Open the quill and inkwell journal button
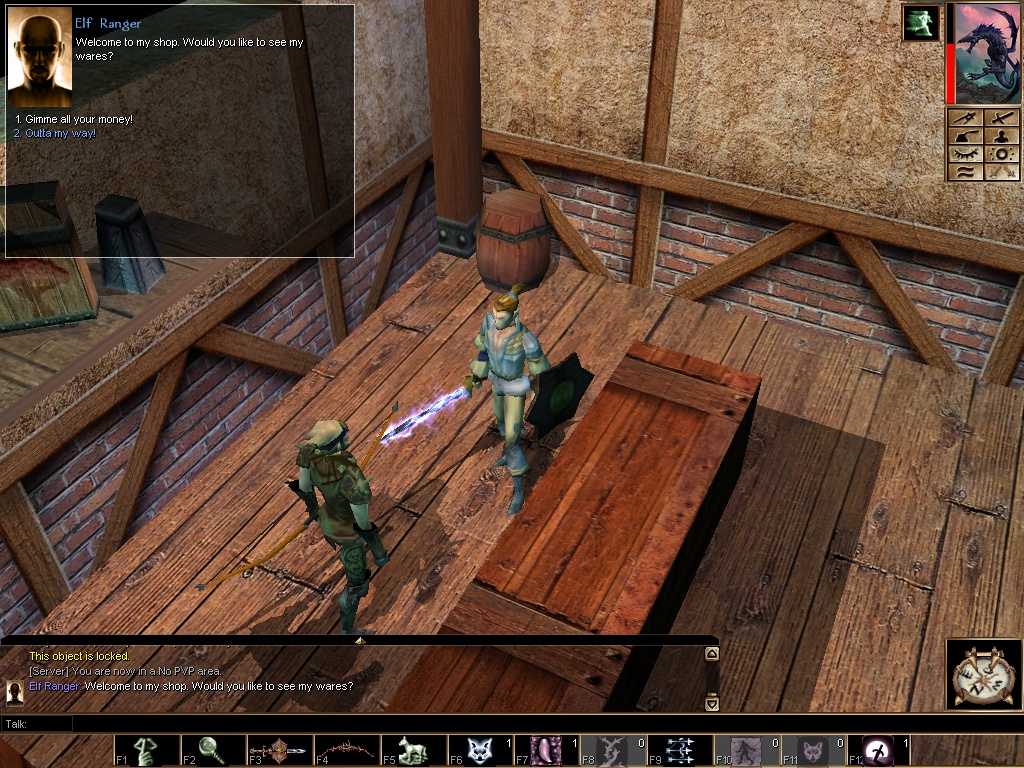The height and width of the screenshot is (768, 1024). coord(966,136)
